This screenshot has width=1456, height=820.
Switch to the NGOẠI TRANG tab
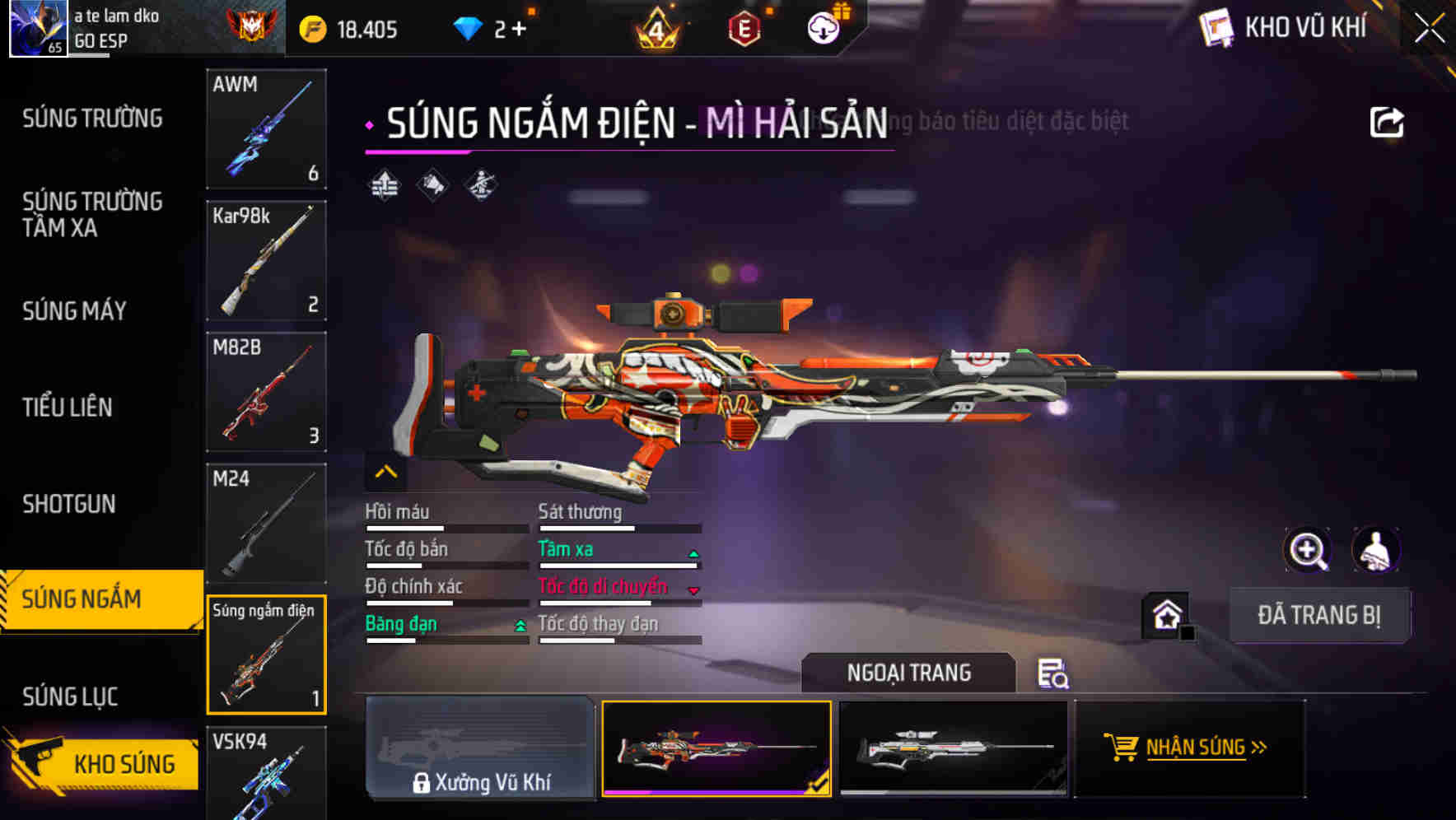[908, 673]
